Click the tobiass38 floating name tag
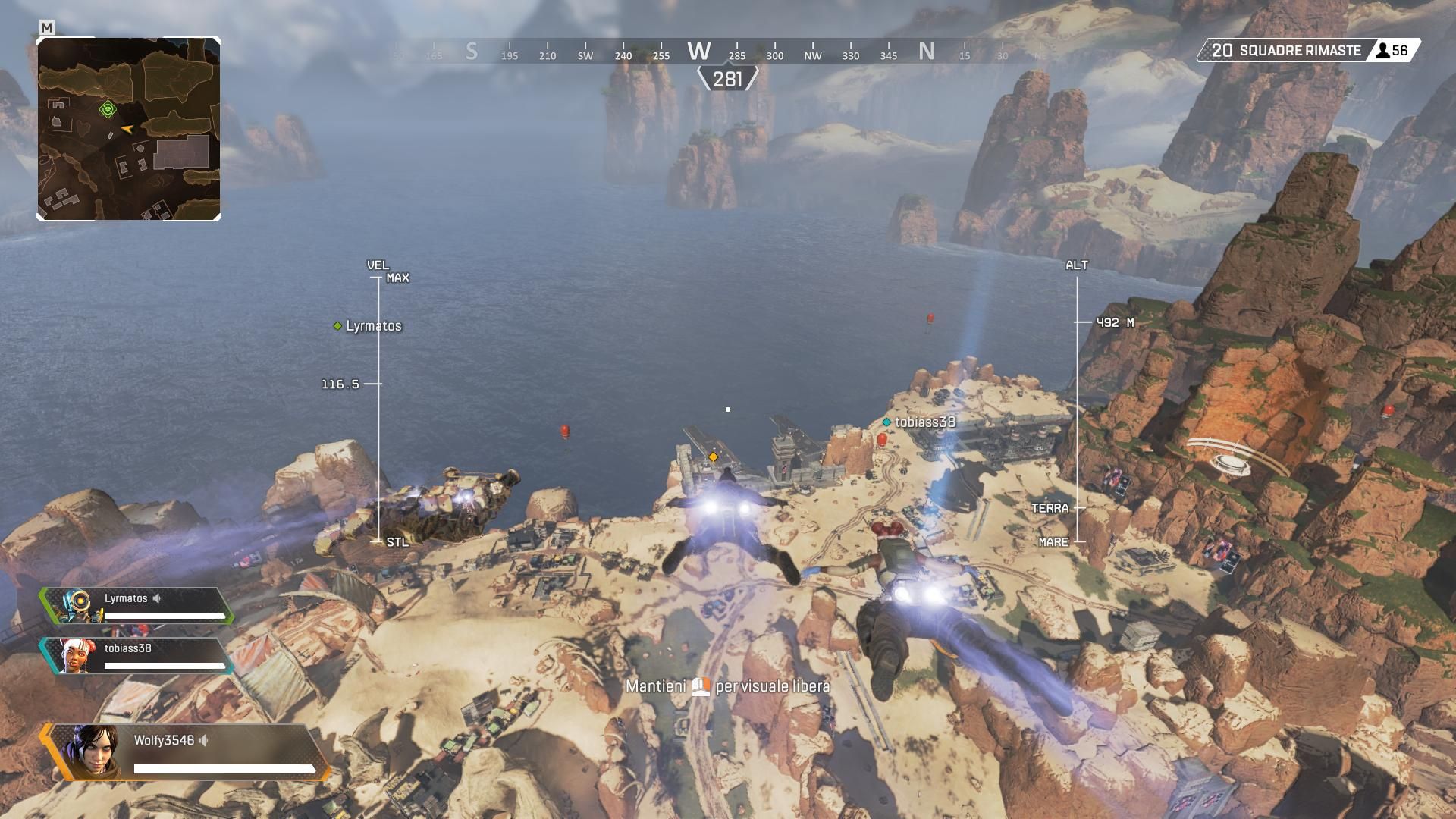1456x819 pixels. [919, 422]
